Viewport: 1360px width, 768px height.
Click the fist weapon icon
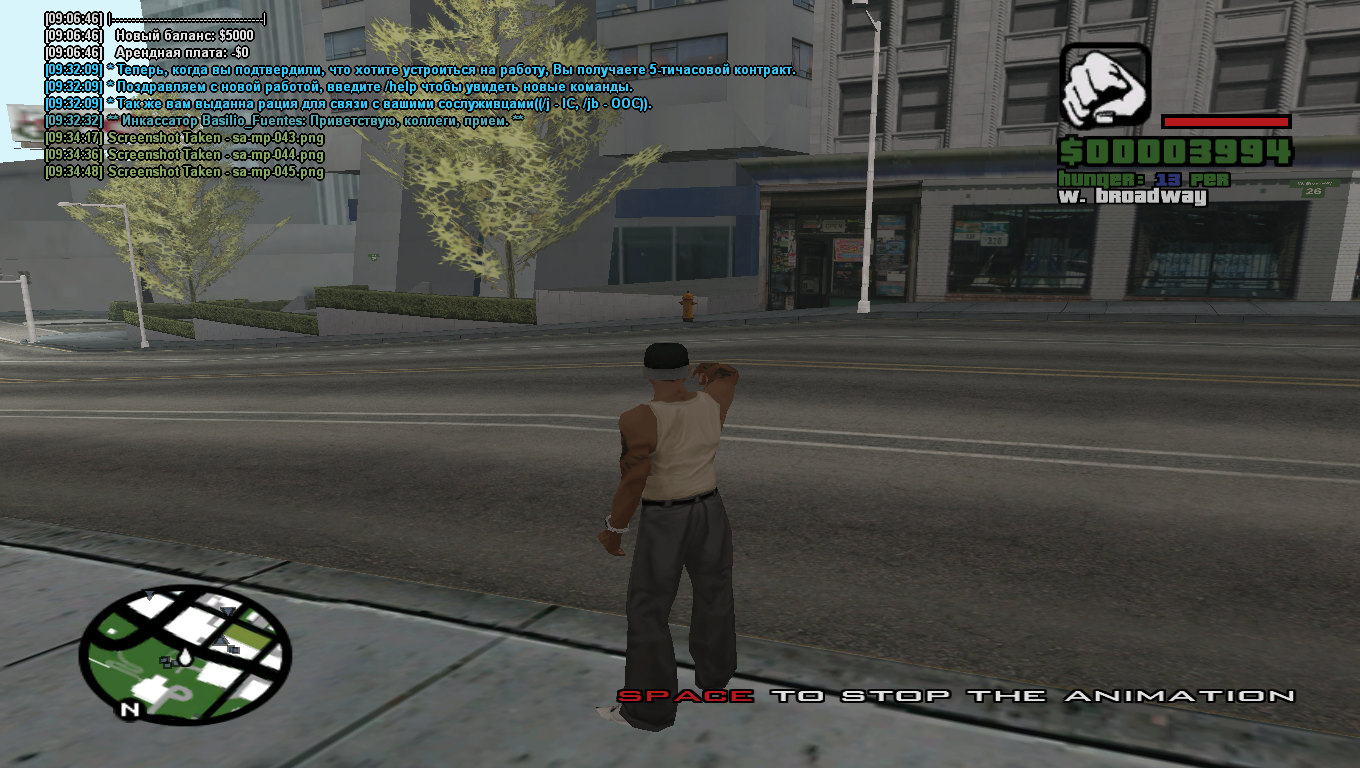click(1105, 86)
